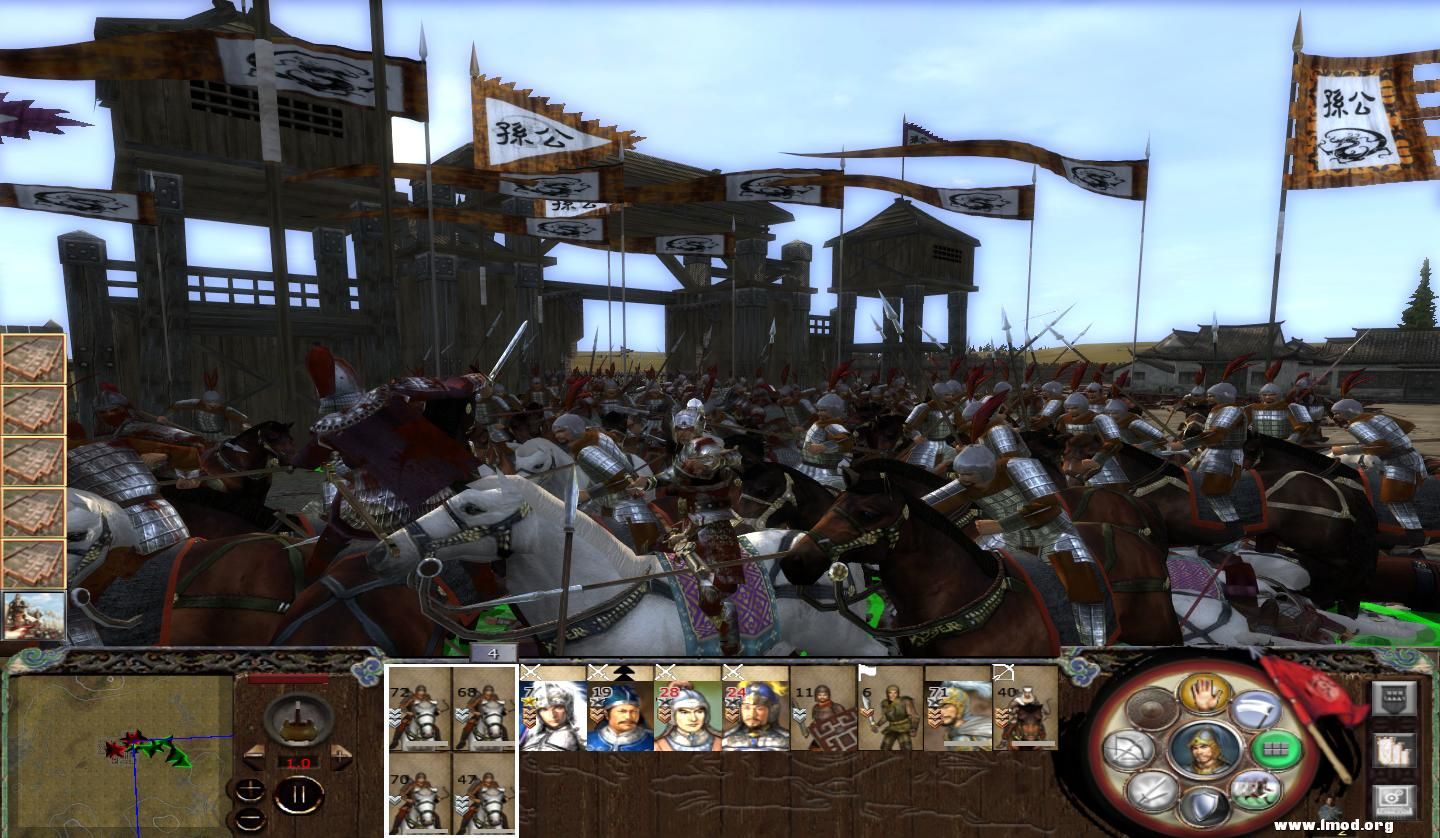Click the green formation grid button

1276,748
